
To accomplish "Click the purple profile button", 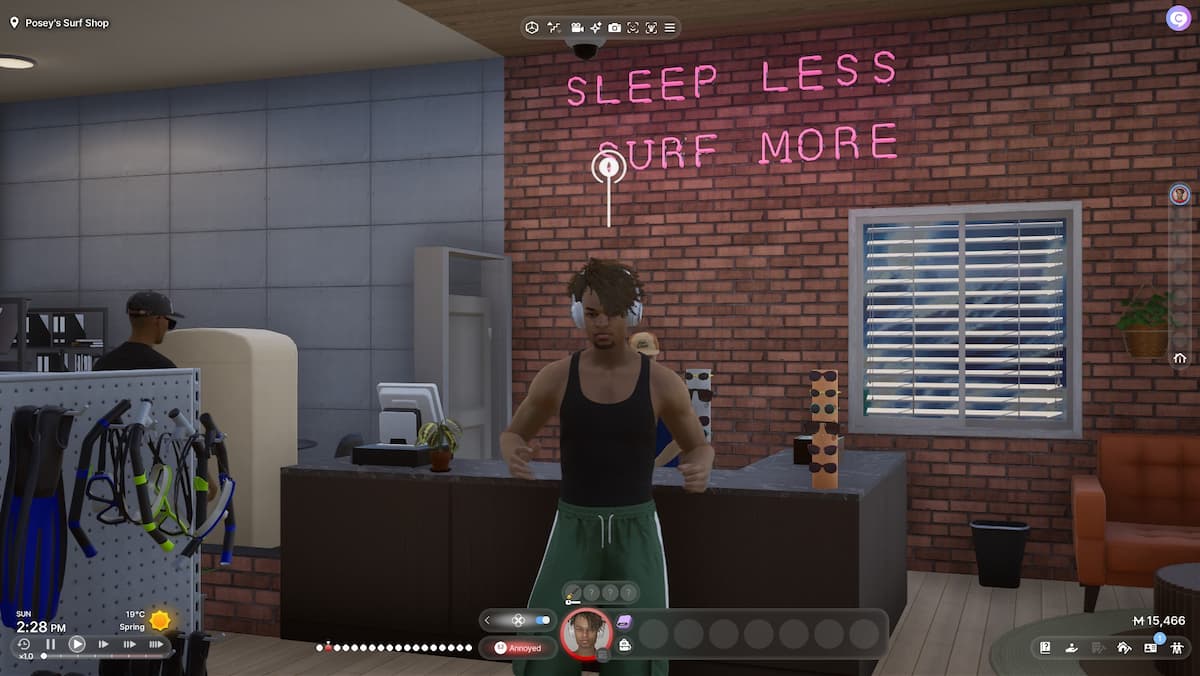I will pyautogui.click(x=1177, y=18).
